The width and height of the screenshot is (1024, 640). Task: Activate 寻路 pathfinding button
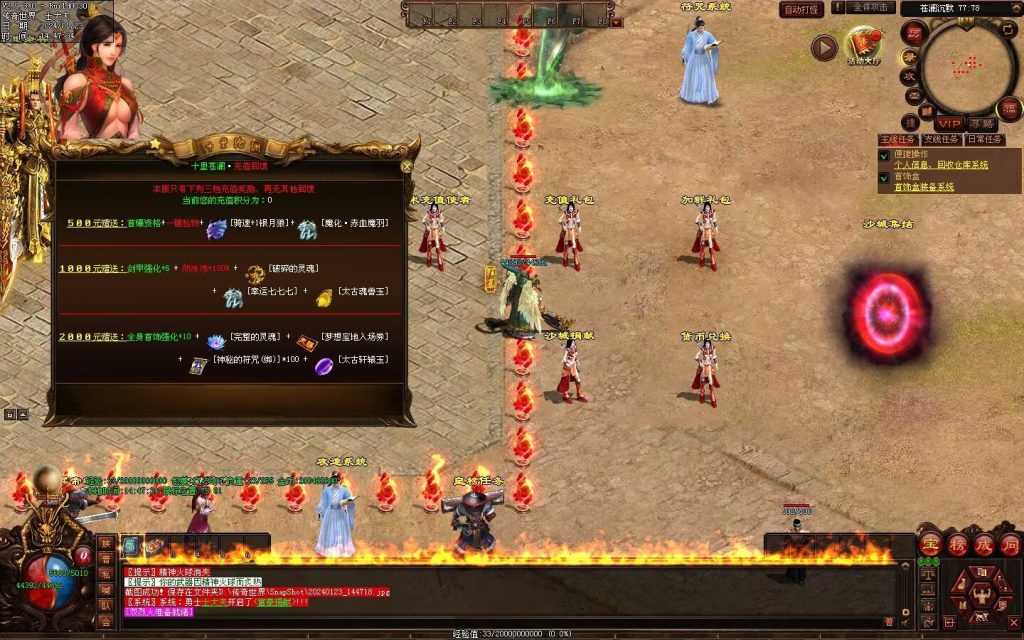click(982, 122)
